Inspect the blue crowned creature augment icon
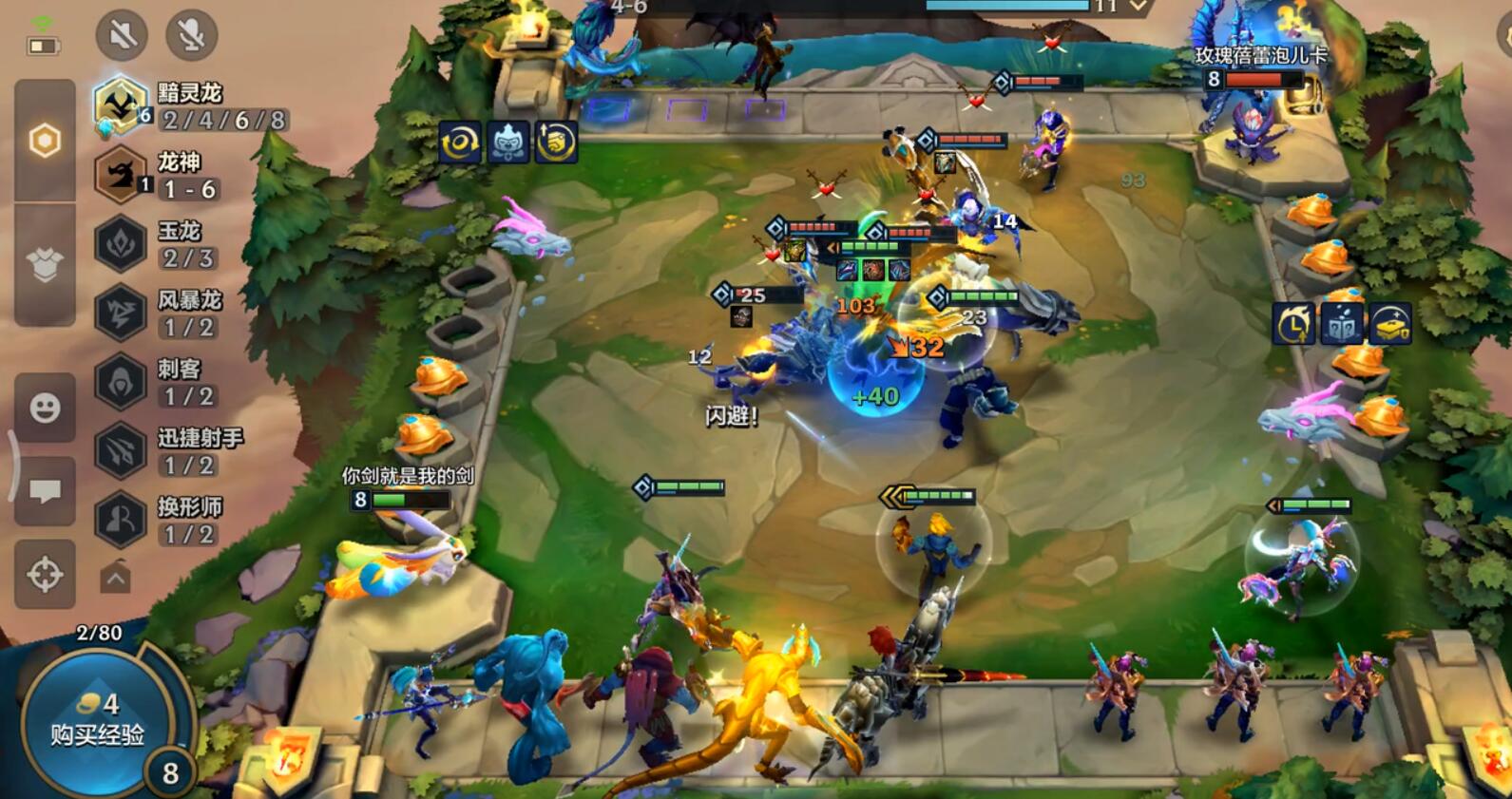This screenshot has width=1512, height=799. 508,143
